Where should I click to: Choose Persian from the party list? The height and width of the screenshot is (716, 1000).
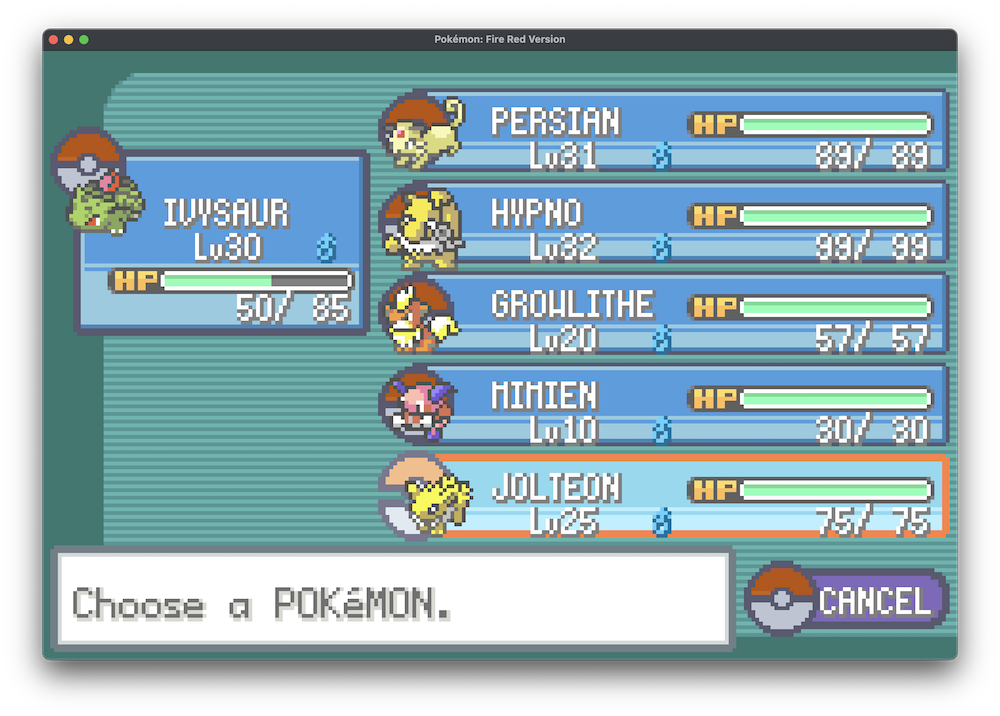[x=665, y=131]
